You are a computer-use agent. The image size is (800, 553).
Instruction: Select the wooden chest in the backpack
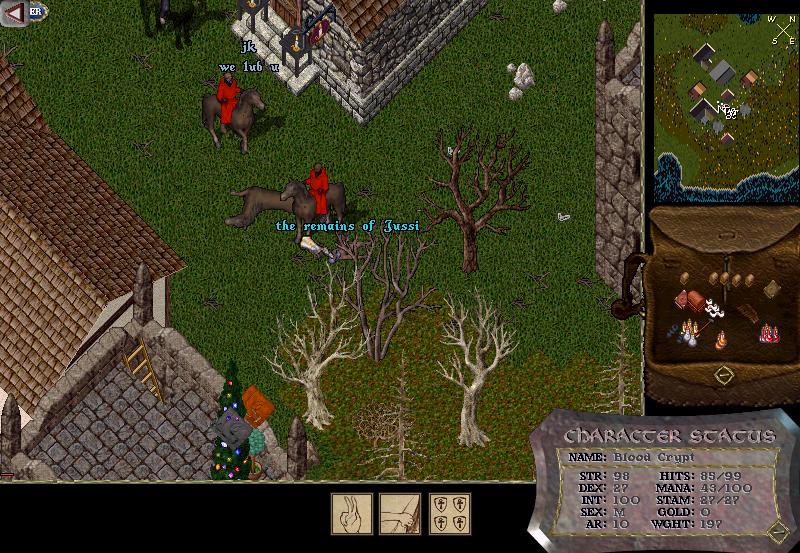696,303
